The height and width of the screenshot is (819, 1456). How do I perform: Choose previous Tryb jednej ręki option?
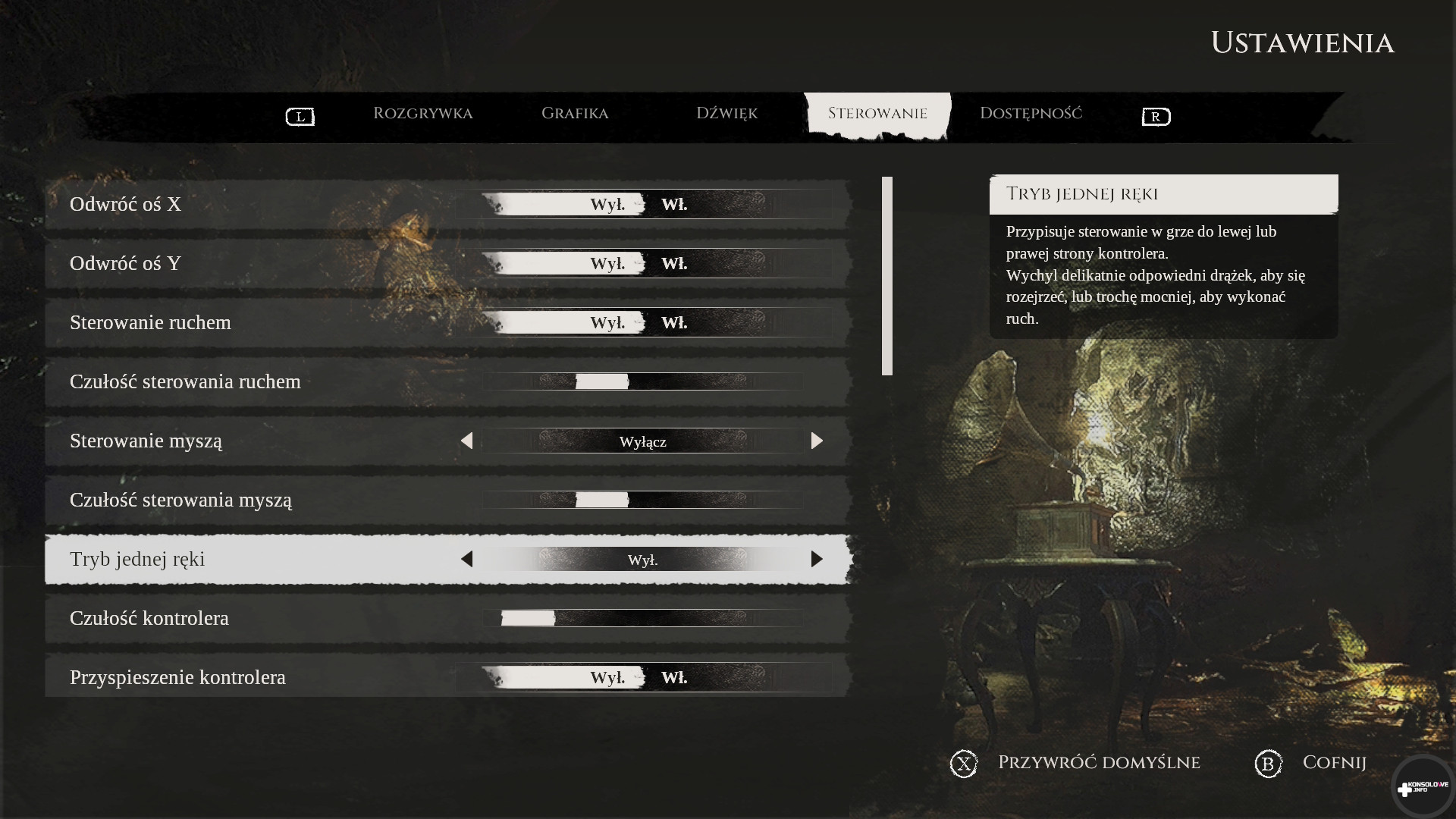point(466,559)
